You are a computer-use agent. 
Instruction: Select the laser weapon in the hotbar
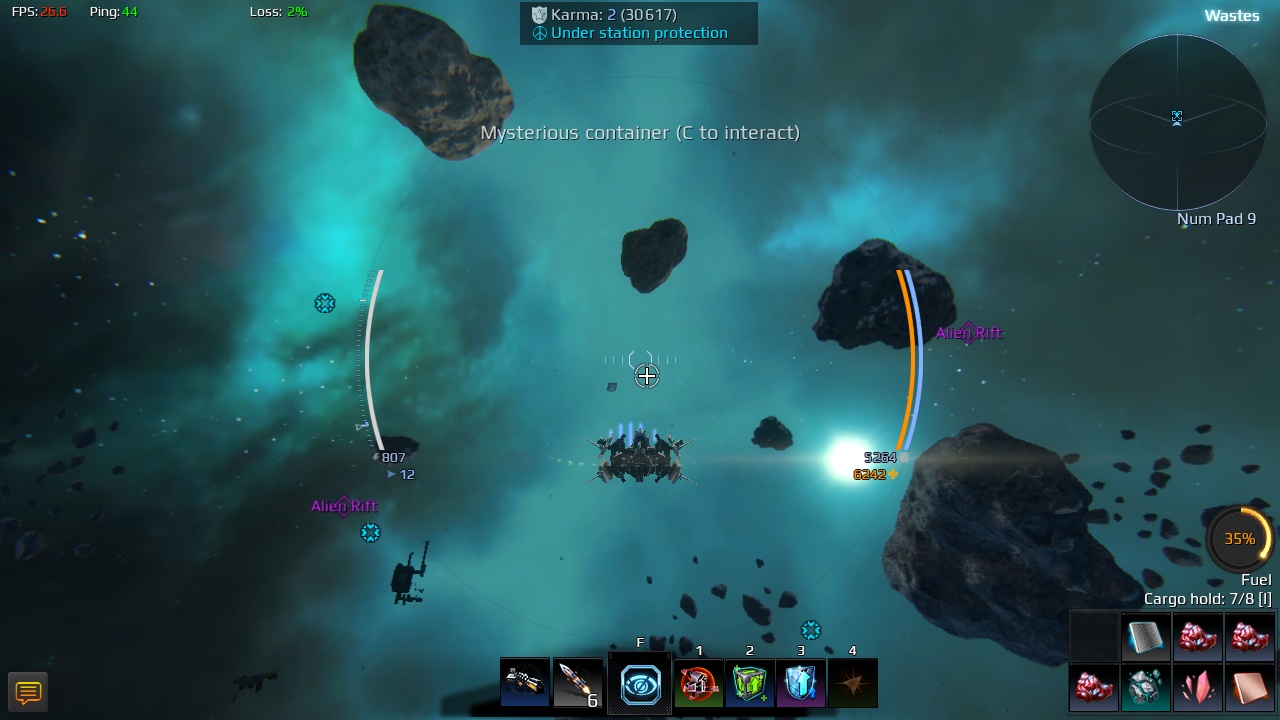(x=524, y=683)
